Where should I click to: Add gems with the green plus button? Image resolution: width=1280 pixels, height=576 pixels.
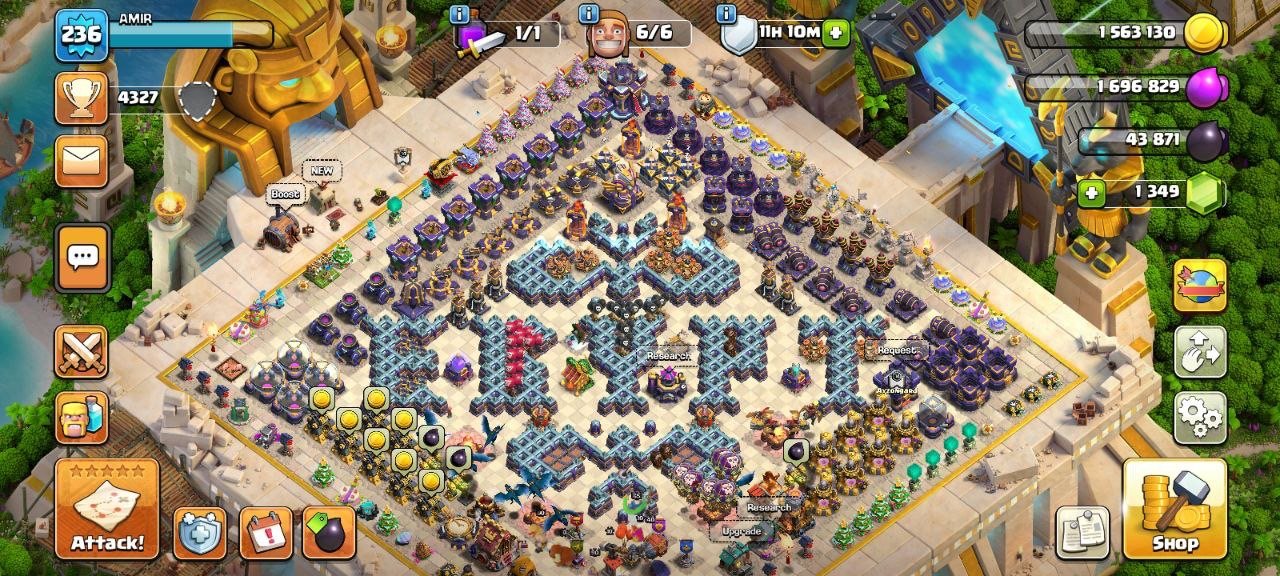pos(1091,191)
